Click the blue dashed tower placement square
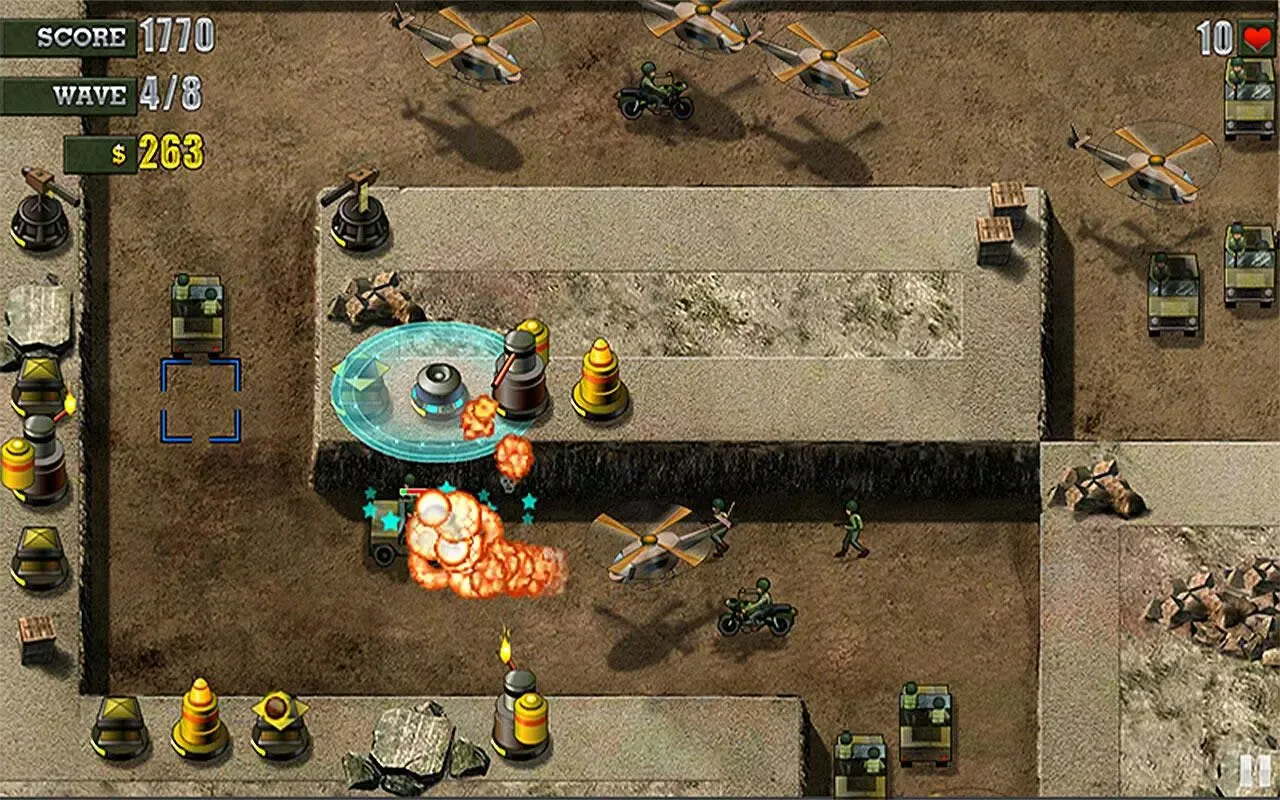The image size is (1280, 800). pos(200,400)
